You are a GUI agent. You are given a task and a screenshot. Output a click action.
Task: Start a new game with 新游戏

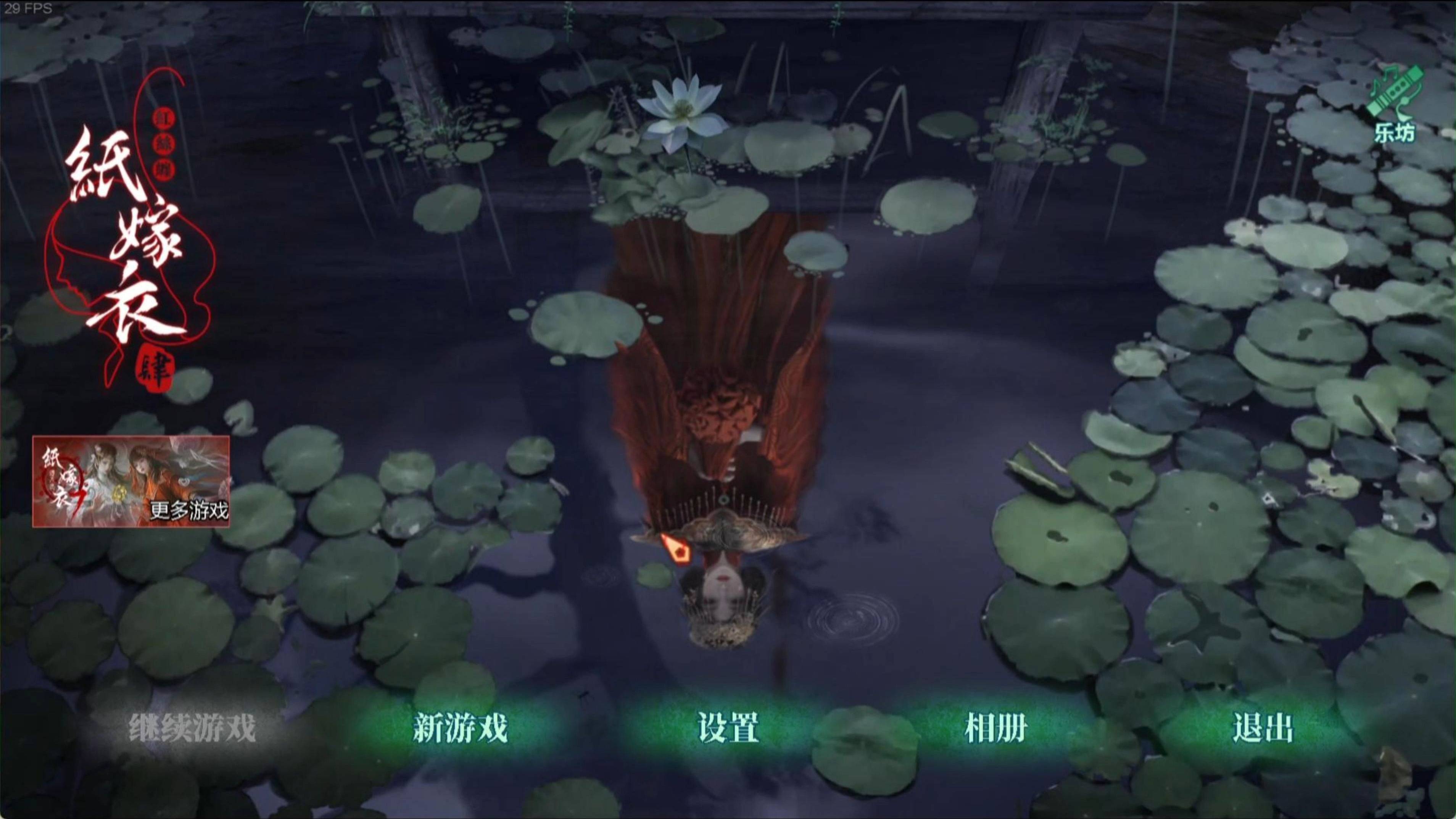[460, 728]
